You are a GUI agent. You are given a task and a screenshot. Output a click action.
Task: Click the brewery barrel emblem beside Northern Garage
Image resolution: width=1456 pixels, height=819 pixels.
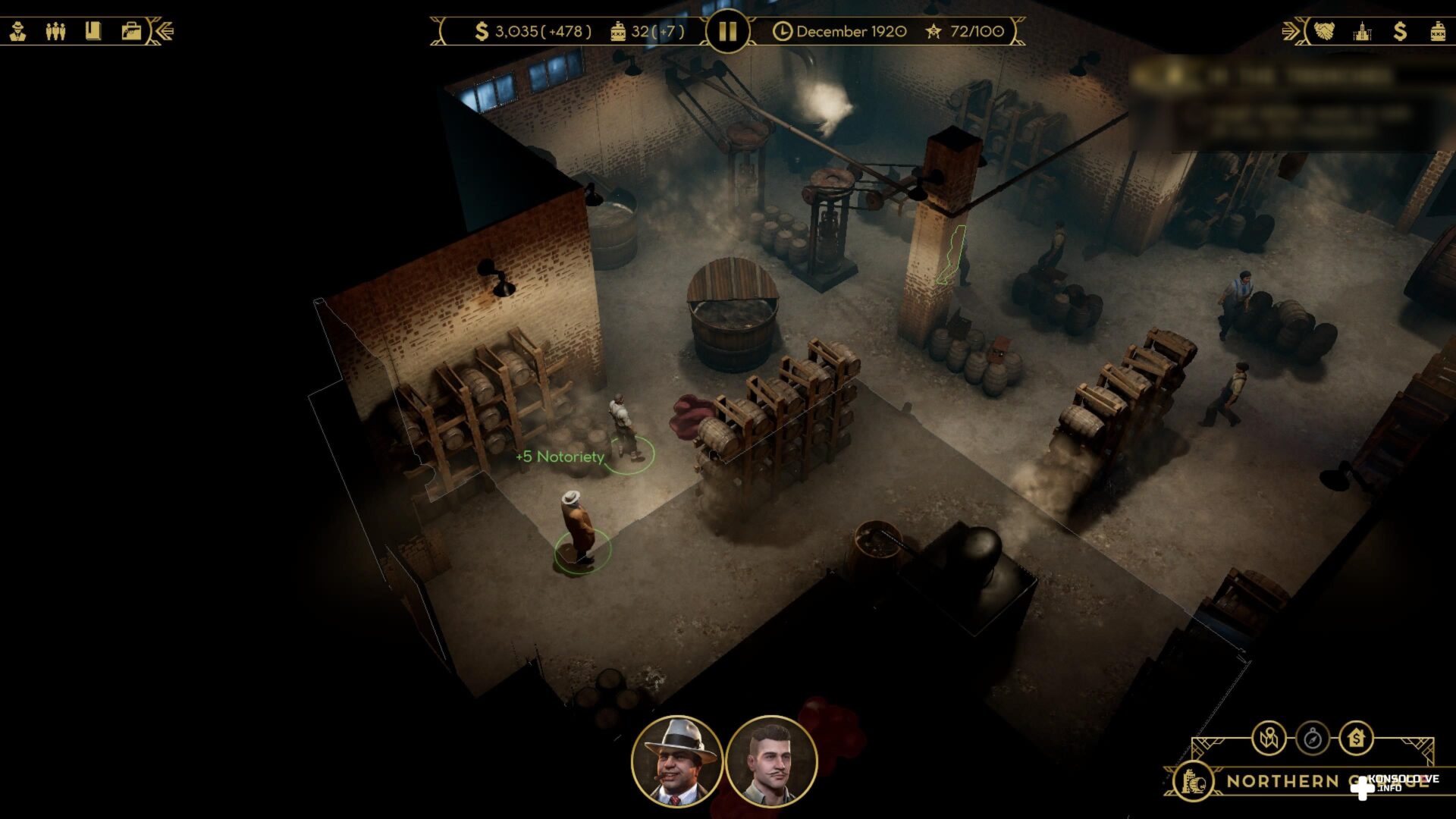coord(1193,781)
